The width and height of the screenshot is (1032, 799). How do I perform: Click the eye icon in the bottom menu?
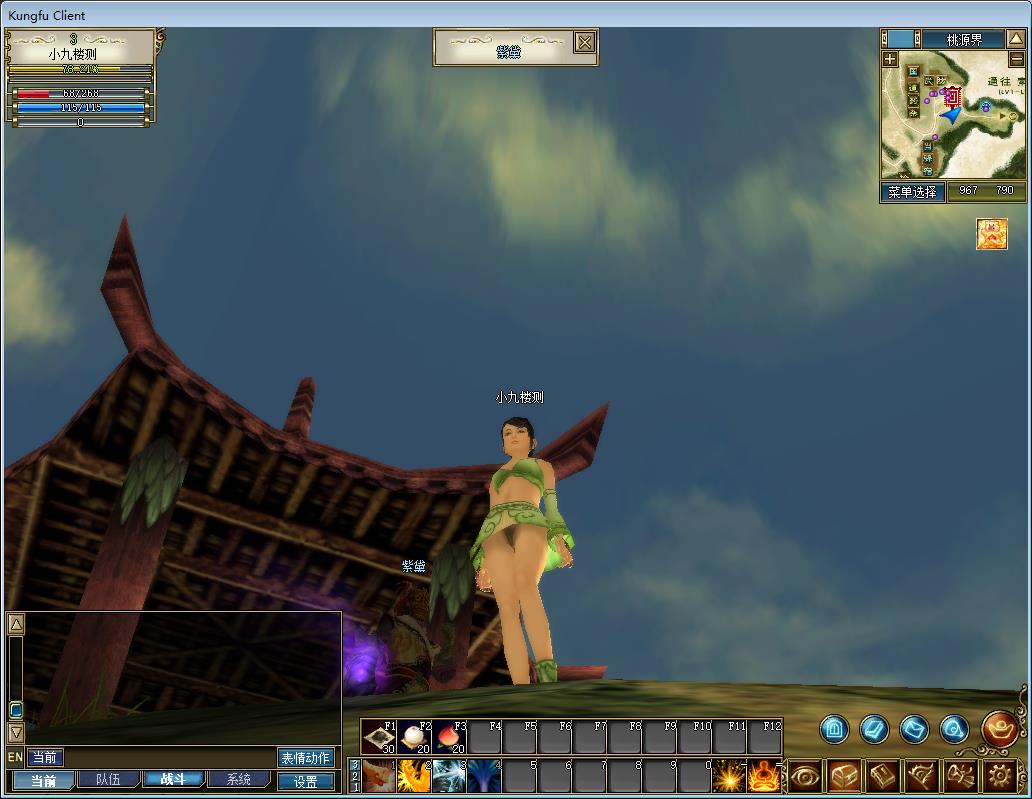(x=804, y=776)
